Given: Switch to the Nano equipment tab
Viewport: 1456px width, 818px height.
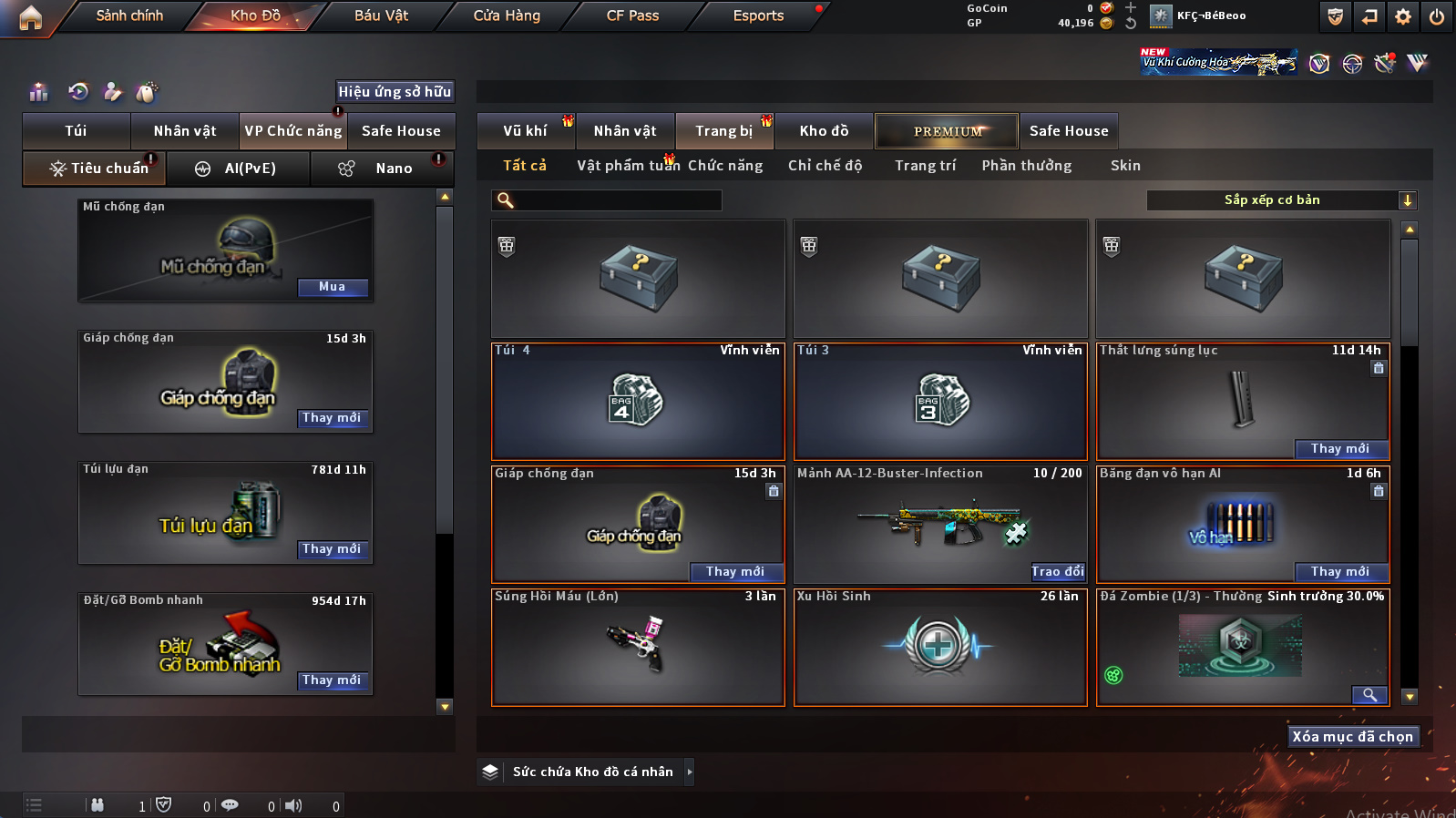Looking at the screenshot, I should point(394,169).
